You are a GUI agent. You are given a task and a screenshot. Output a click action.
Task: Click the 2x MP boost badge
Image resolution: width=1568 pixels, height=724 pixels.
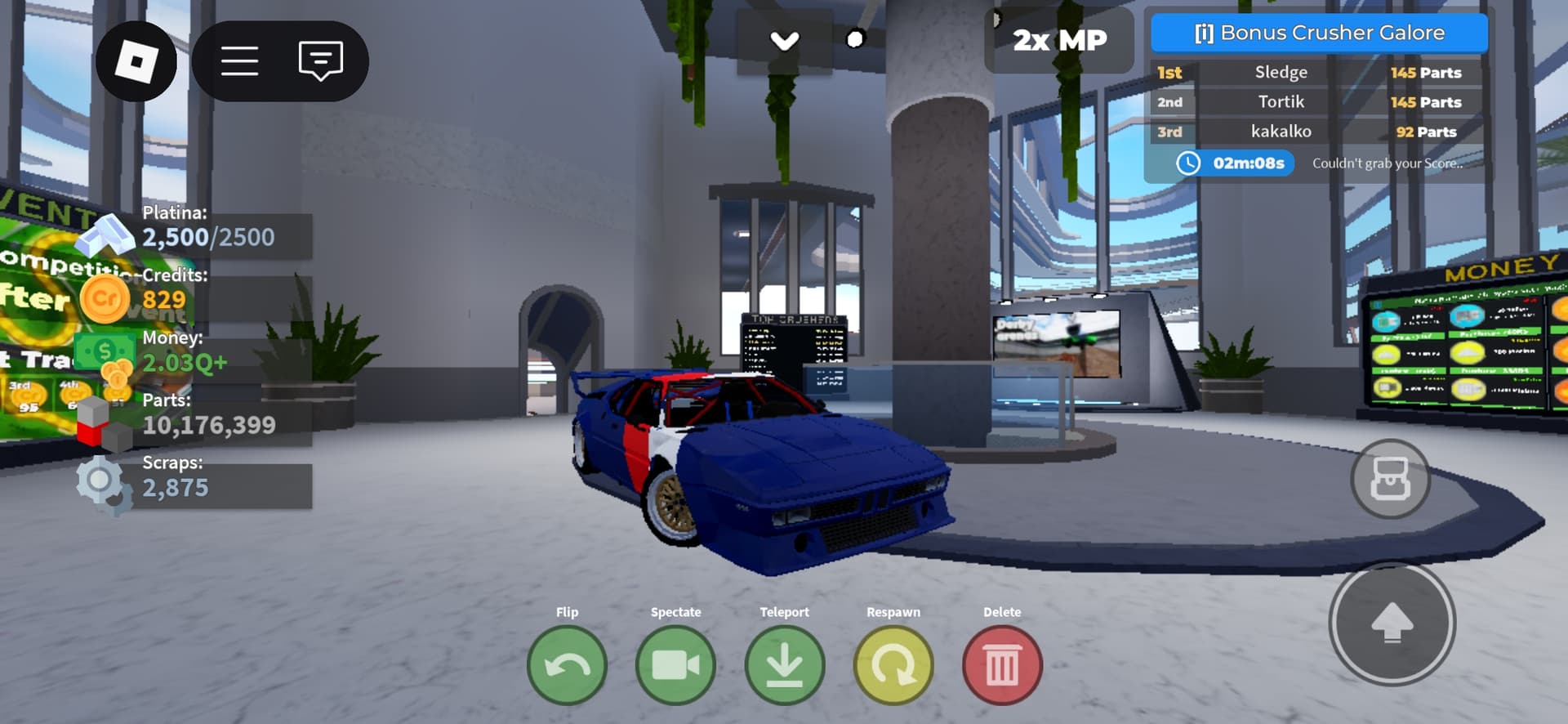(x=1059, y=40)
